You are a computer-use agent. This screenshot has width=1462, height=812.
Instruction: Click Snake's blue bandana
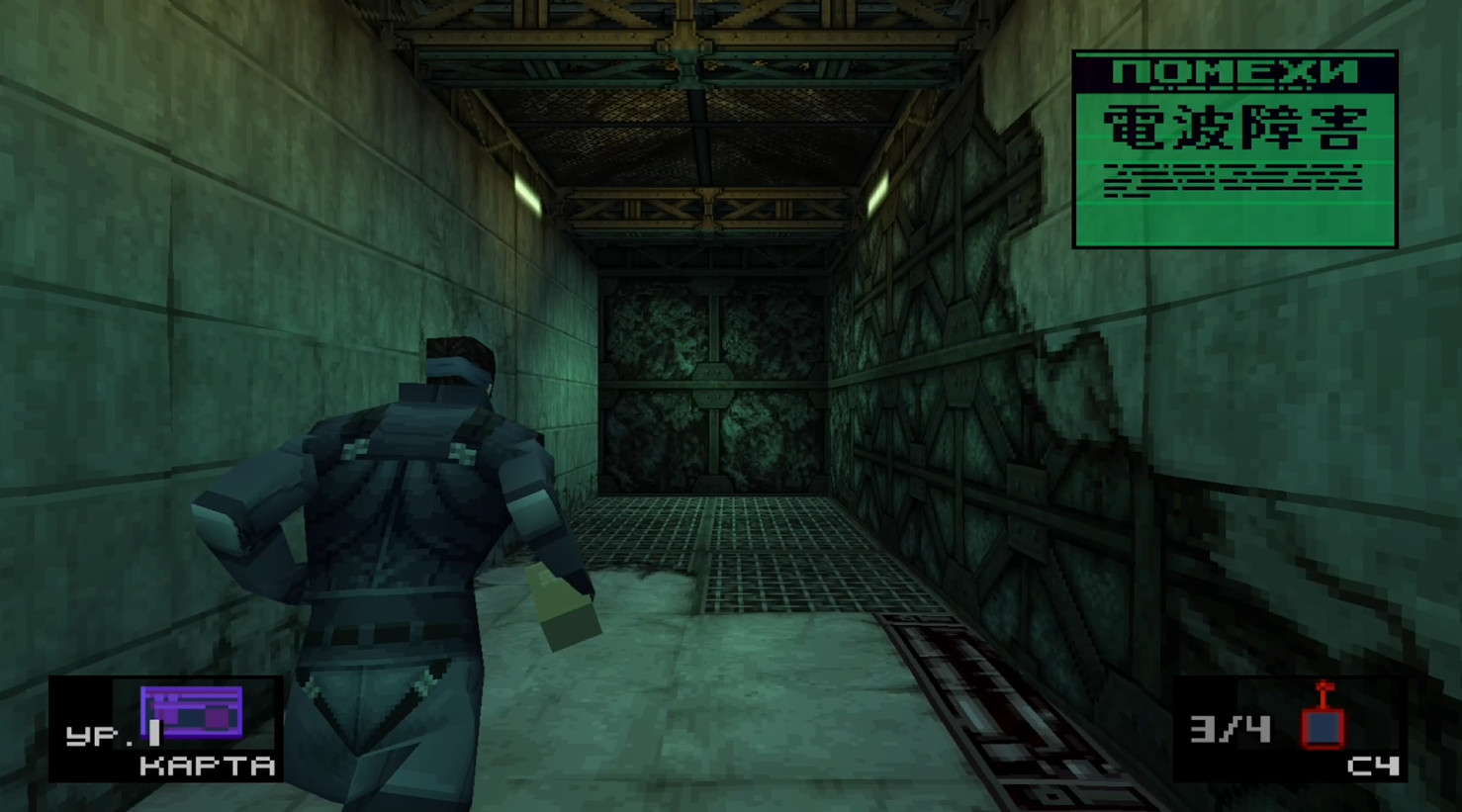460,366
